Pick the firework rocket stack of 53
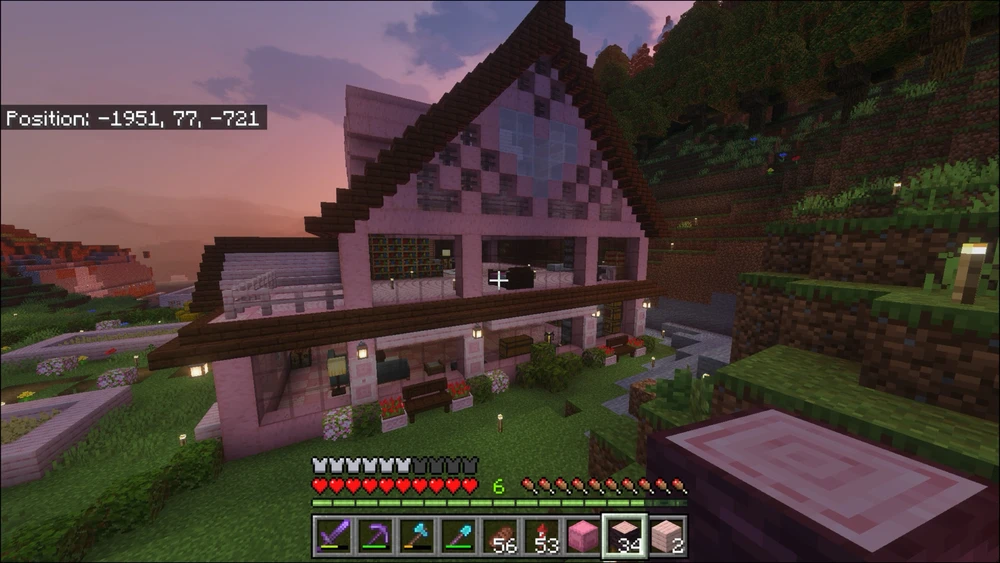This screenshot has height=563, width=1000. (542, 536)
